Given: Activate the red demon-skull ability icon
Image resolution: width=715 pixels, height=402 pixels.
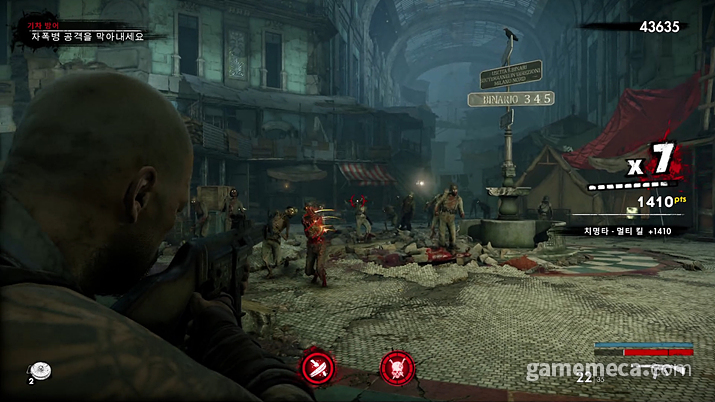Looking at the screenshot, I should tap(396, 367).
